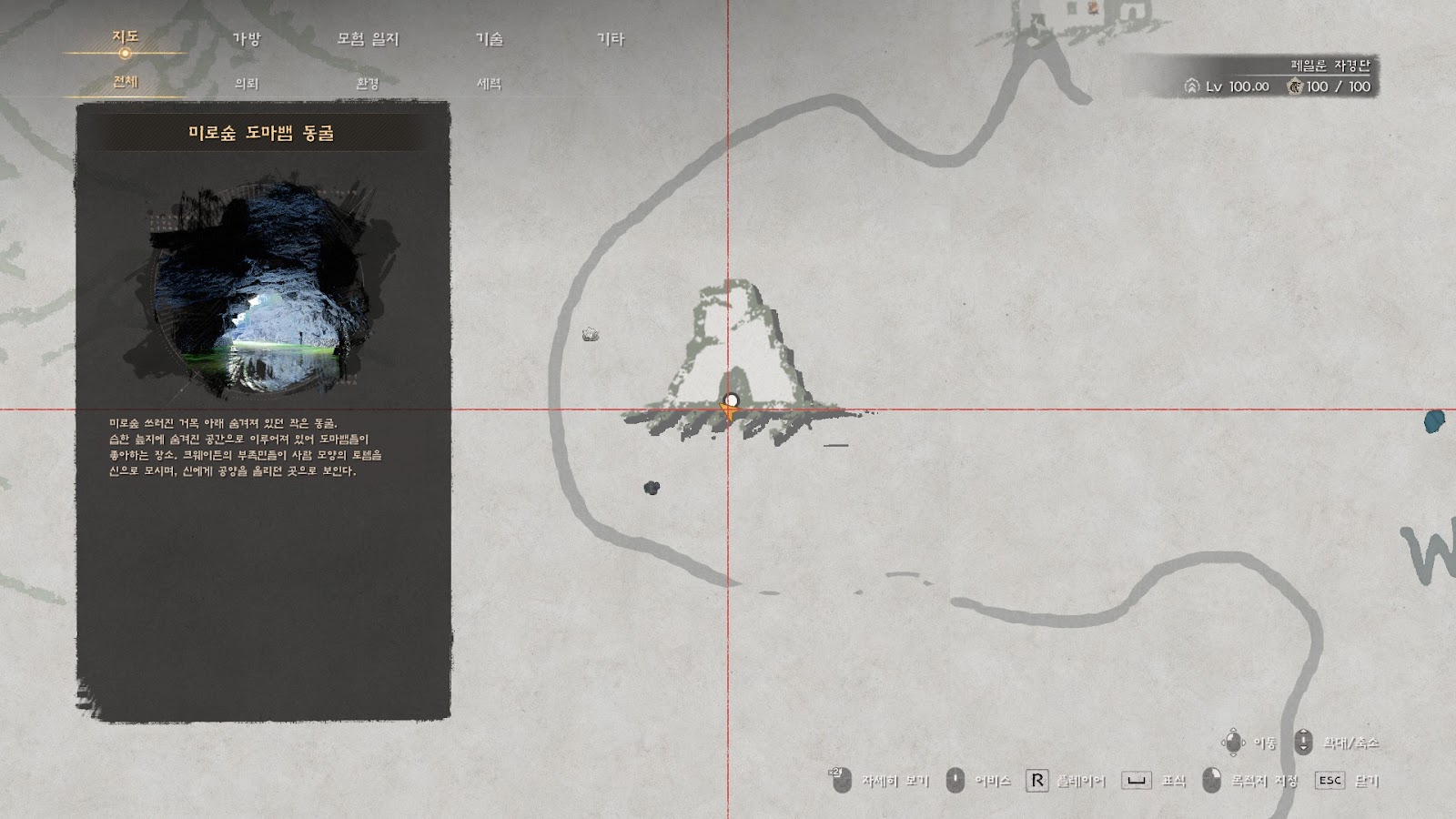Select the player location marker on map
Viewport: 1456px width, 819px height.
[x=730, y=405]
